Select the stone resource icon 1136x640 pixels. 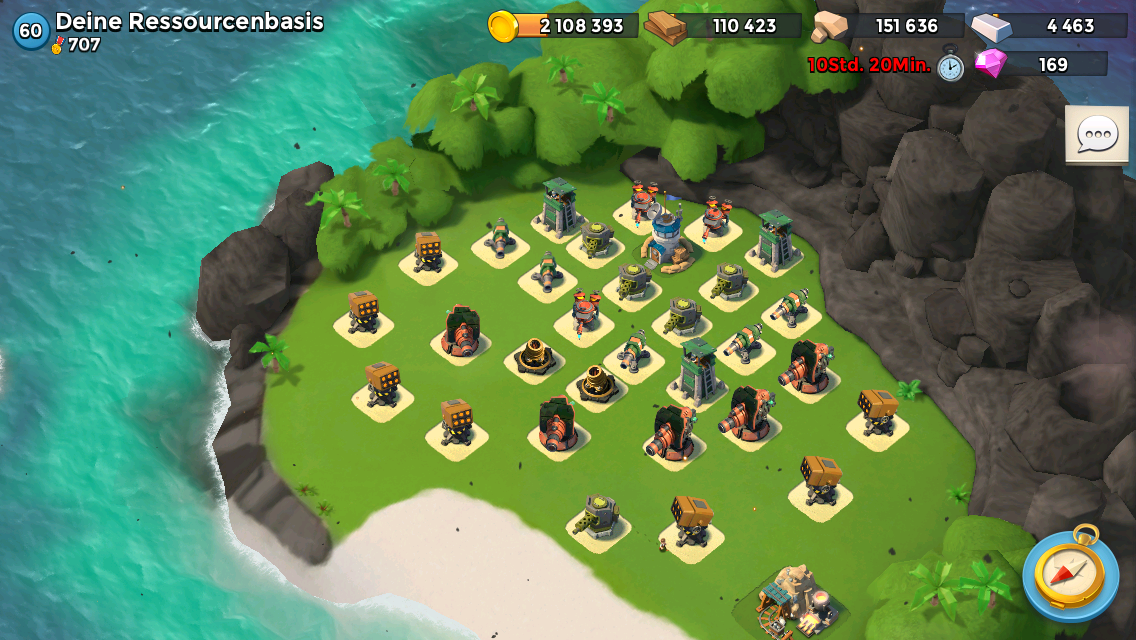829,27
